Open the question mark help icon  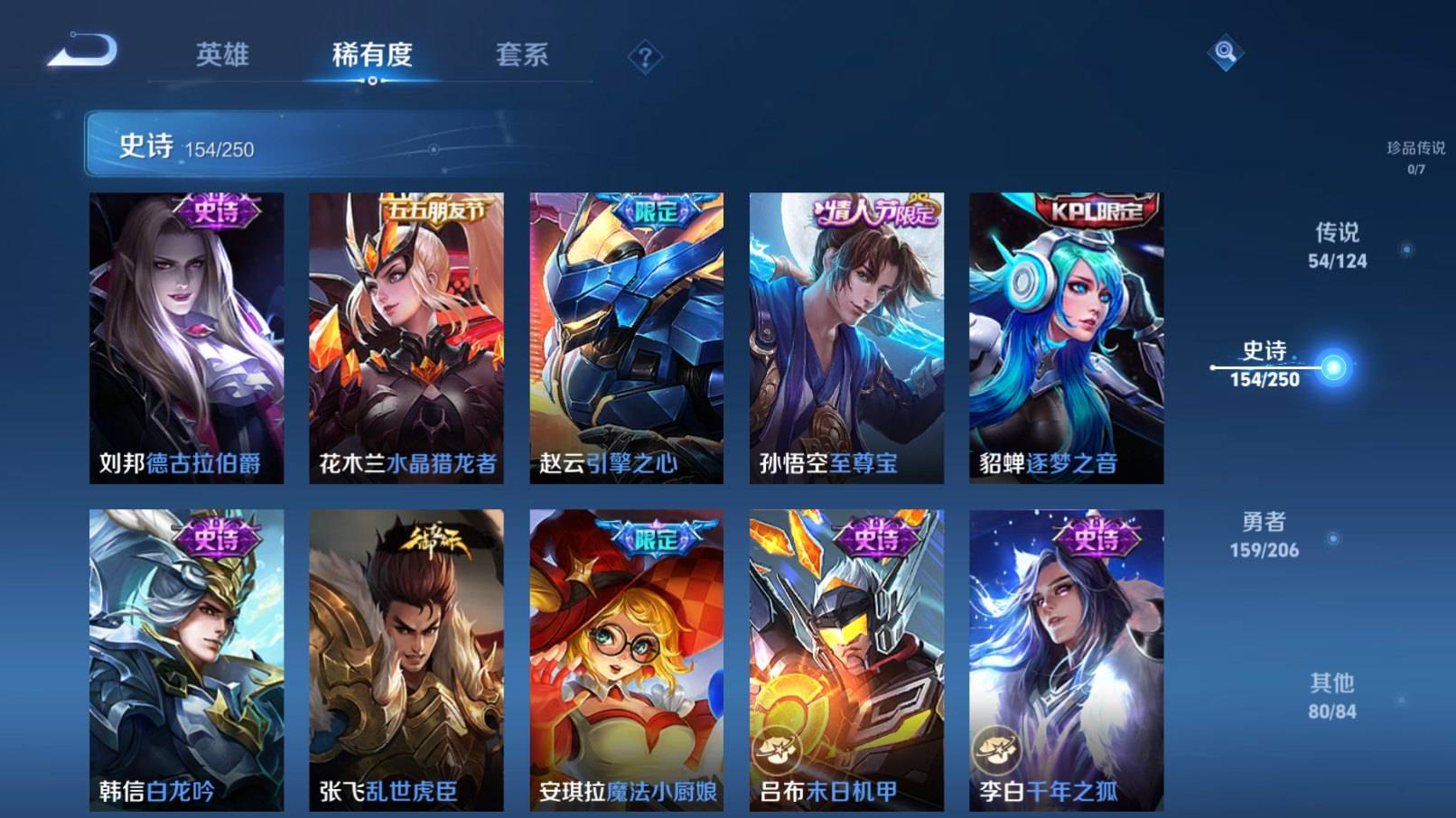point(645,59)
